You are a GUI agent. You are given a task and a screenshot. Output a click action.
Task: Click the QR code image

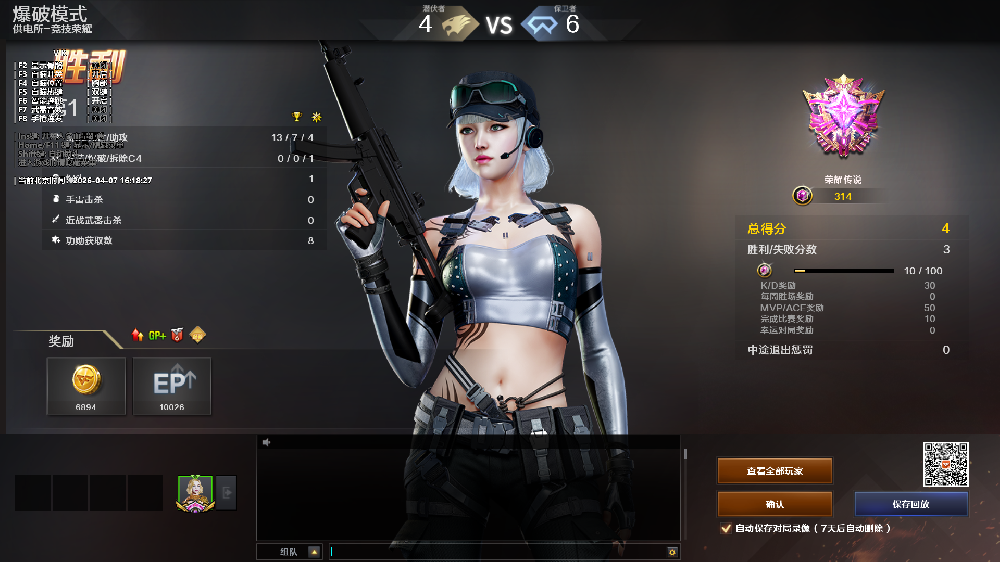pos(945,464)
